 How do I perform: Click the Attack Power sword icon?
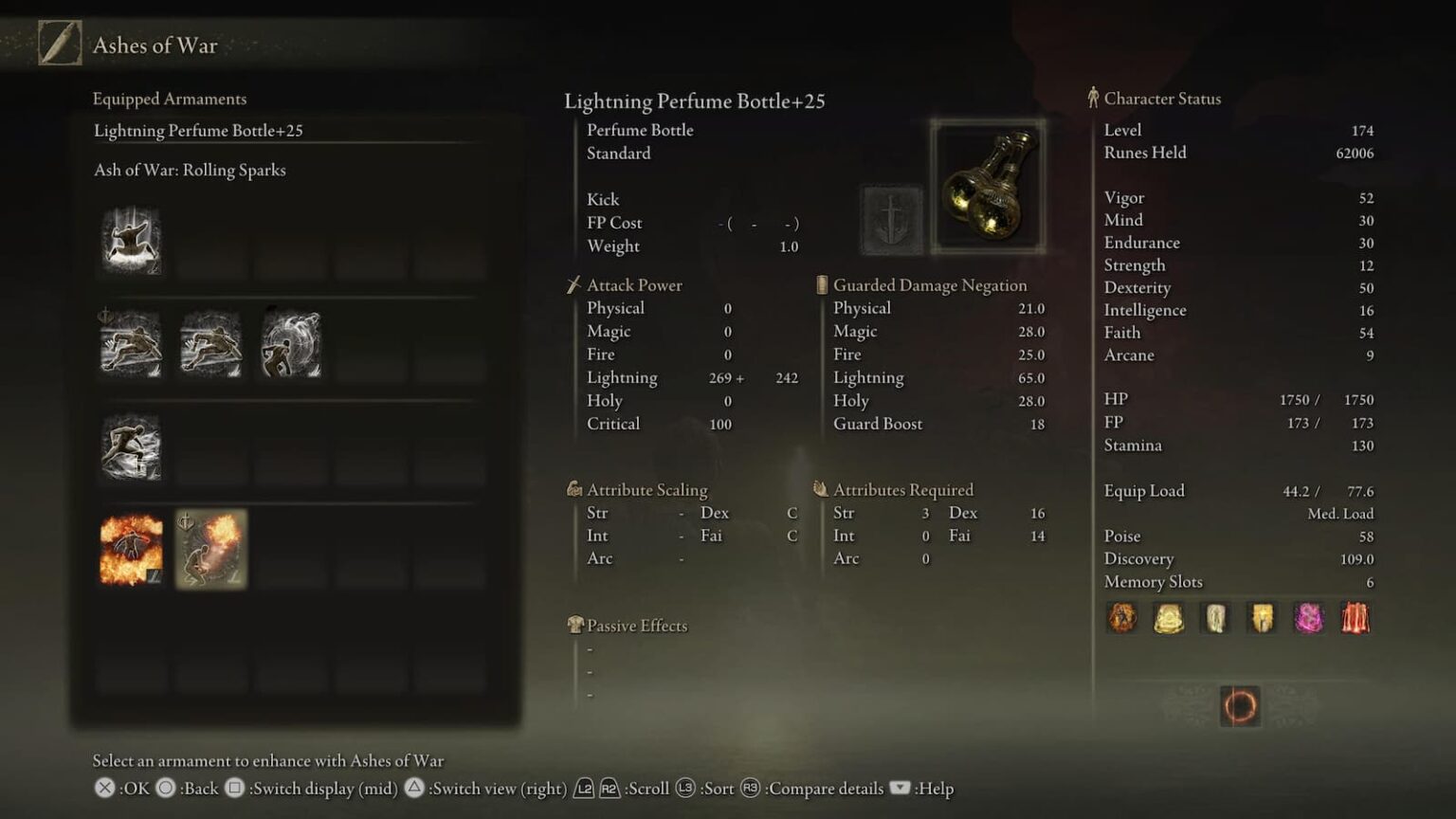[573, 283]
